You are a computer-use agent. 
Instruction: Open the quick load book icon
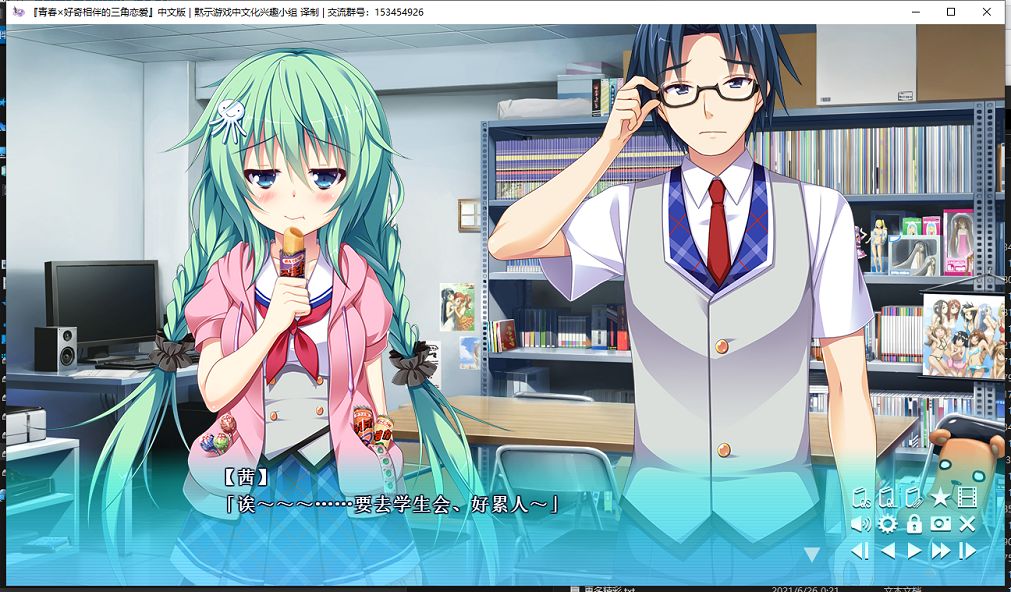pos(886,497)
